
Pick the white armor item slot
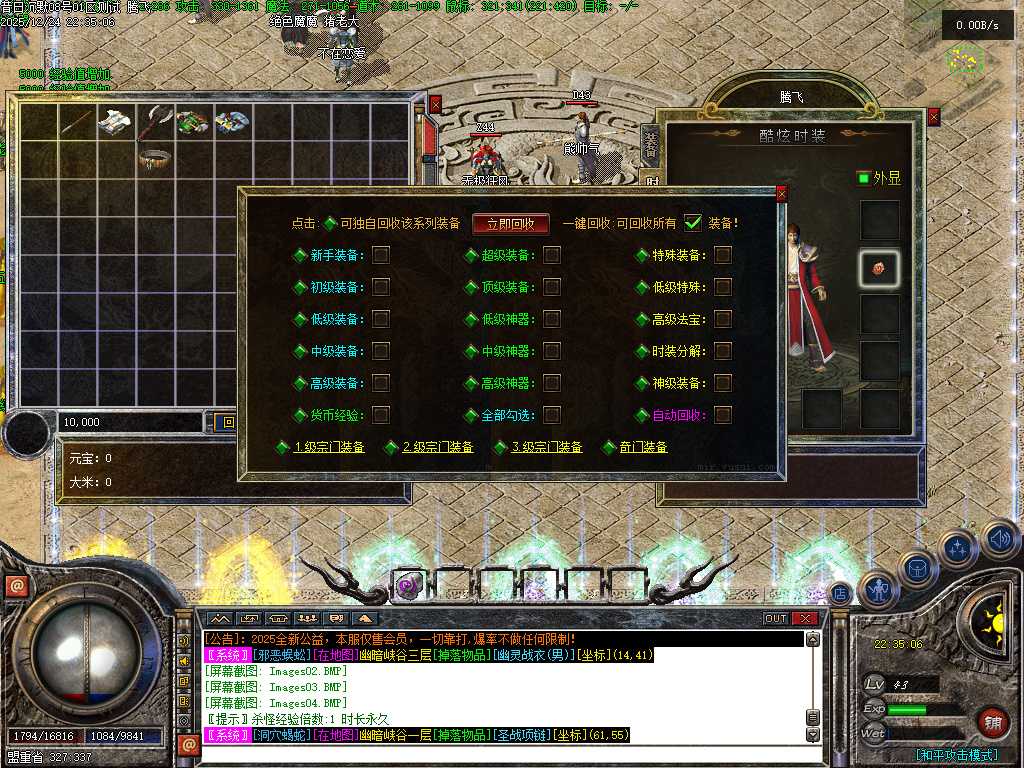click(116, 122)
